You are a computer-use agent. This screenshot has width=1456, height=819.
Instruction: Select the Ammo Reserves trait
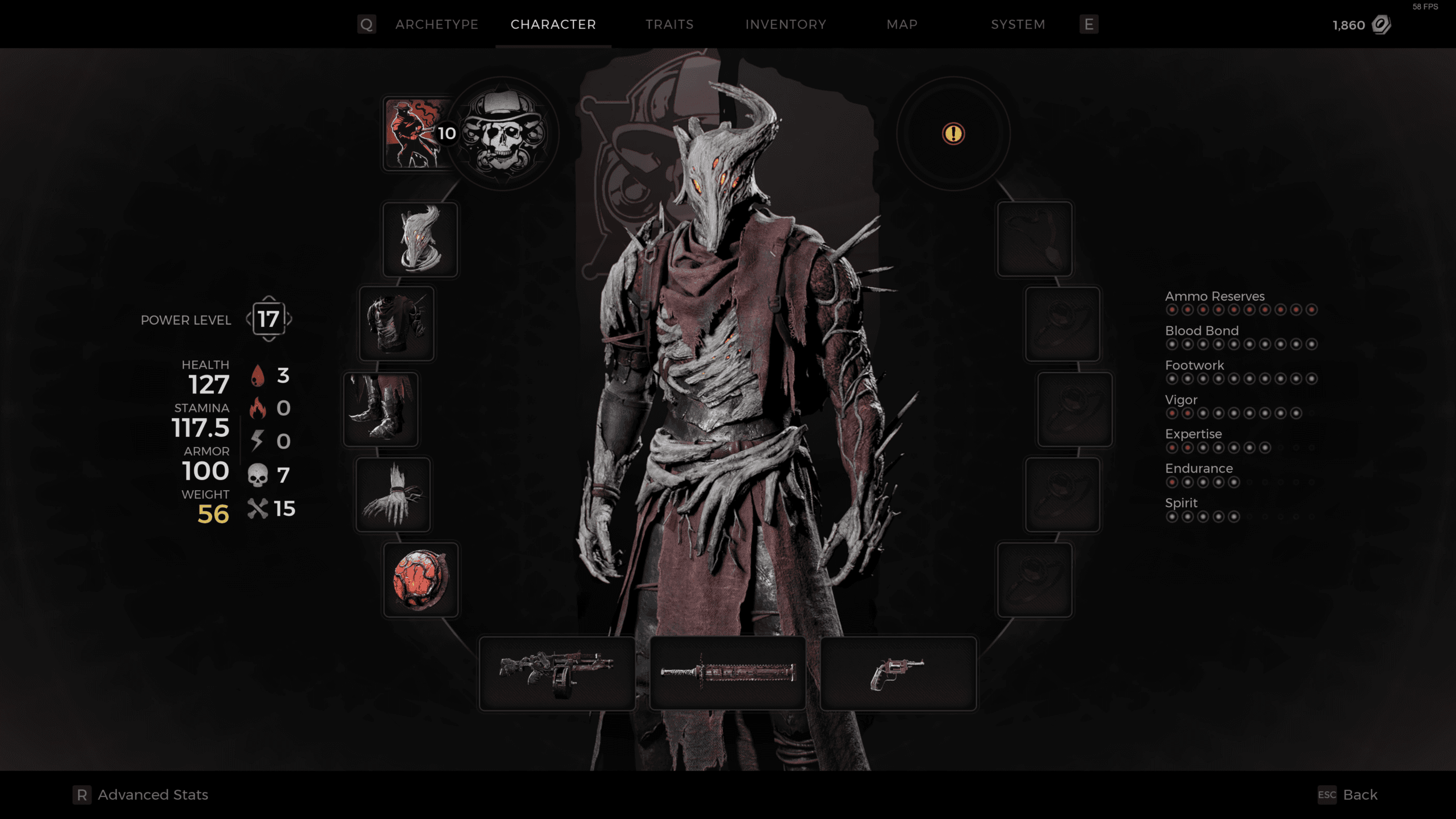pyautogui.click(x=1214, y=296)
